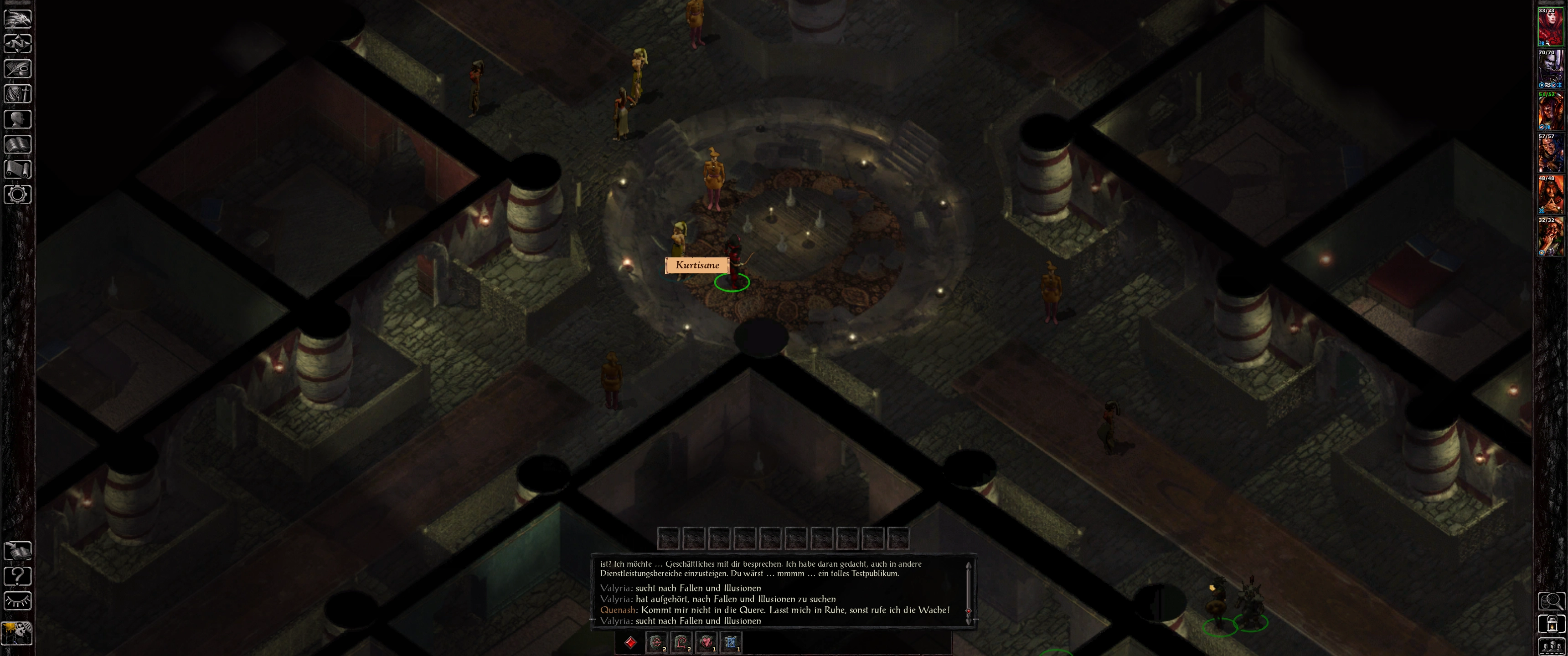Toggle the padlock button

click(x=1551, y=624)
